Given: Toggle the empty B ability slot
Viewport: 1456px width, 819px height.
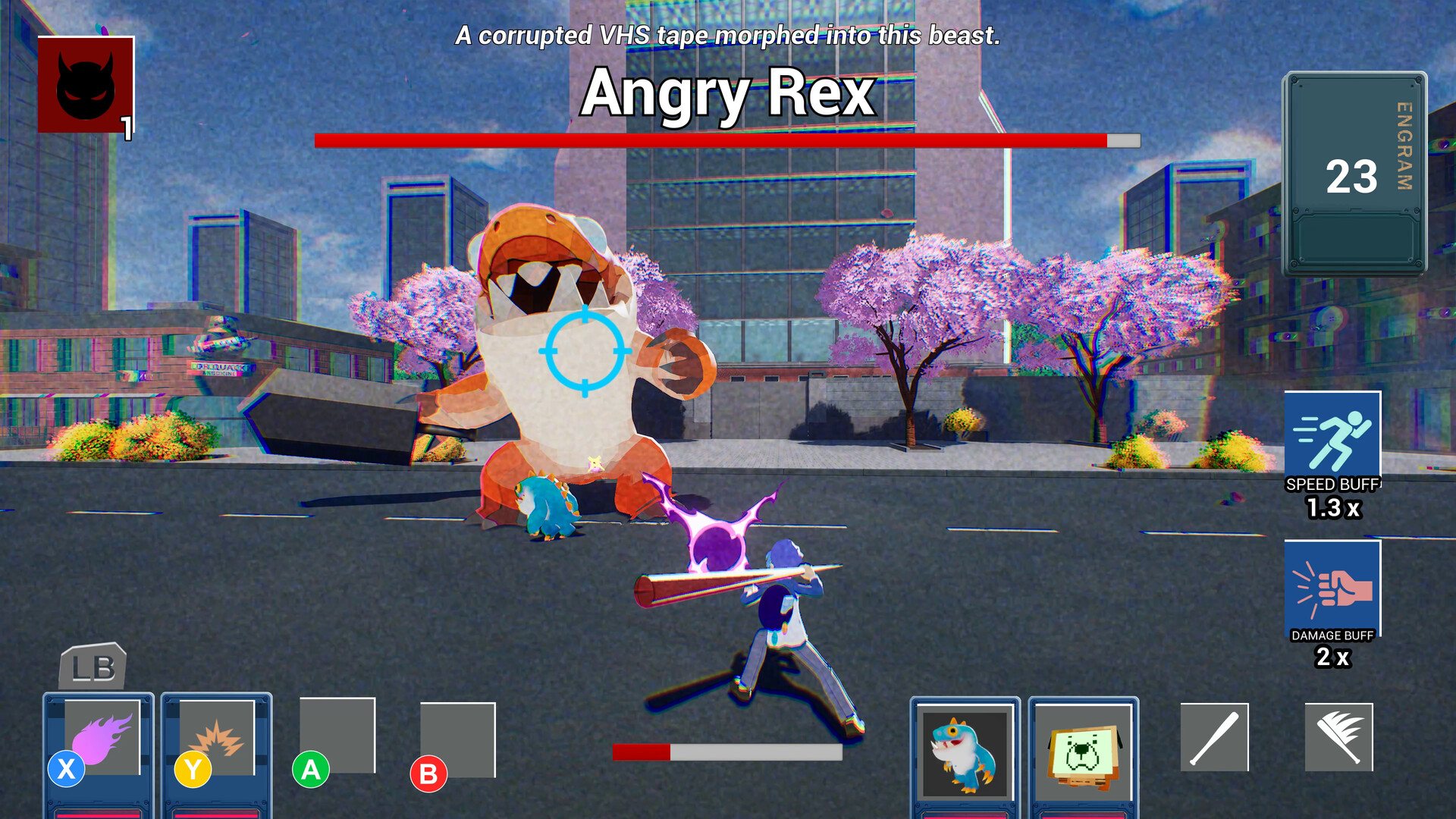Looking at the screenshot, I should coord(457,739).
